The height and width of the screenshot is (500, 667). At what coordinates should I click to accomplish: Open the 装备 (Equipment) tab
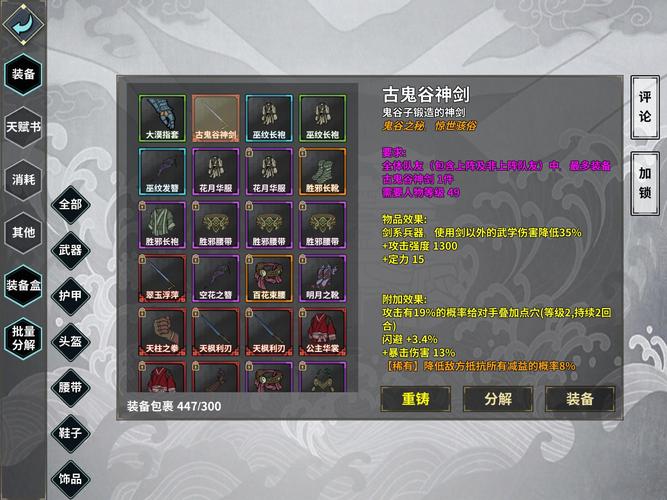point(22,74)
